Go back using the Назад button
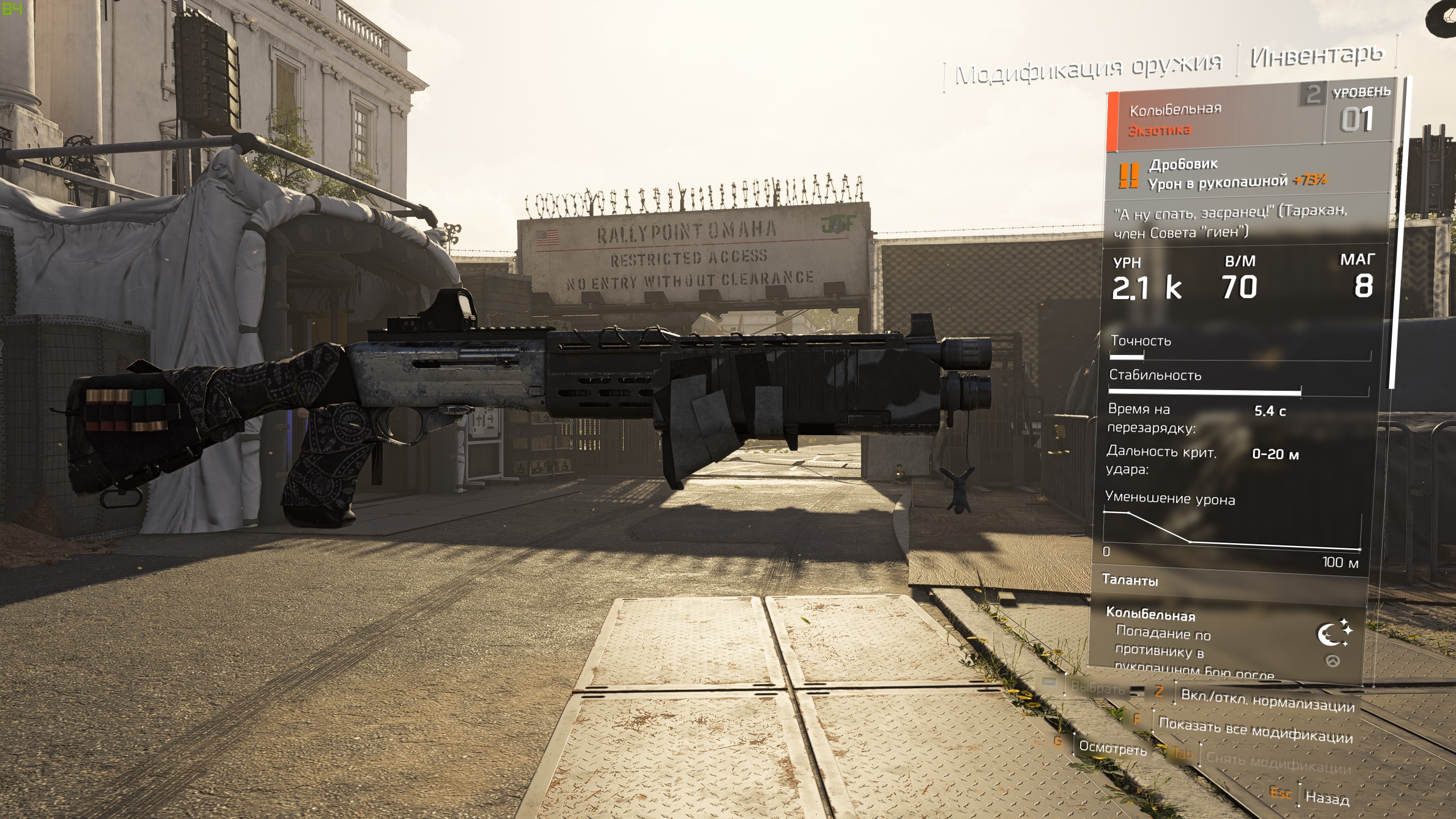 pos(1327,797)
